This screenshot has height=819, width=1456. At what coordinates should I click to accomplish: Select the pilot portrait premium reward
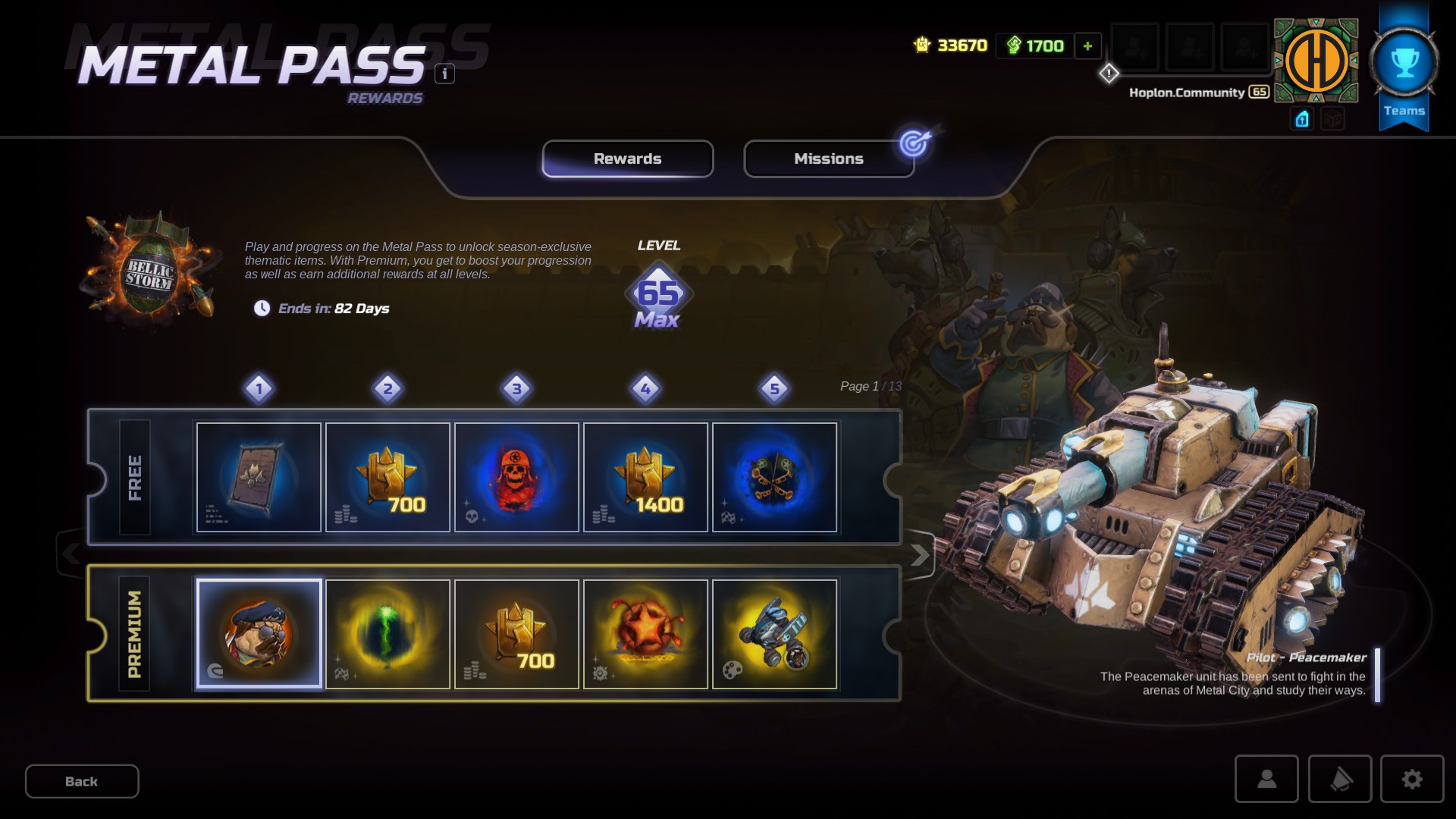[x=259, y=633]
